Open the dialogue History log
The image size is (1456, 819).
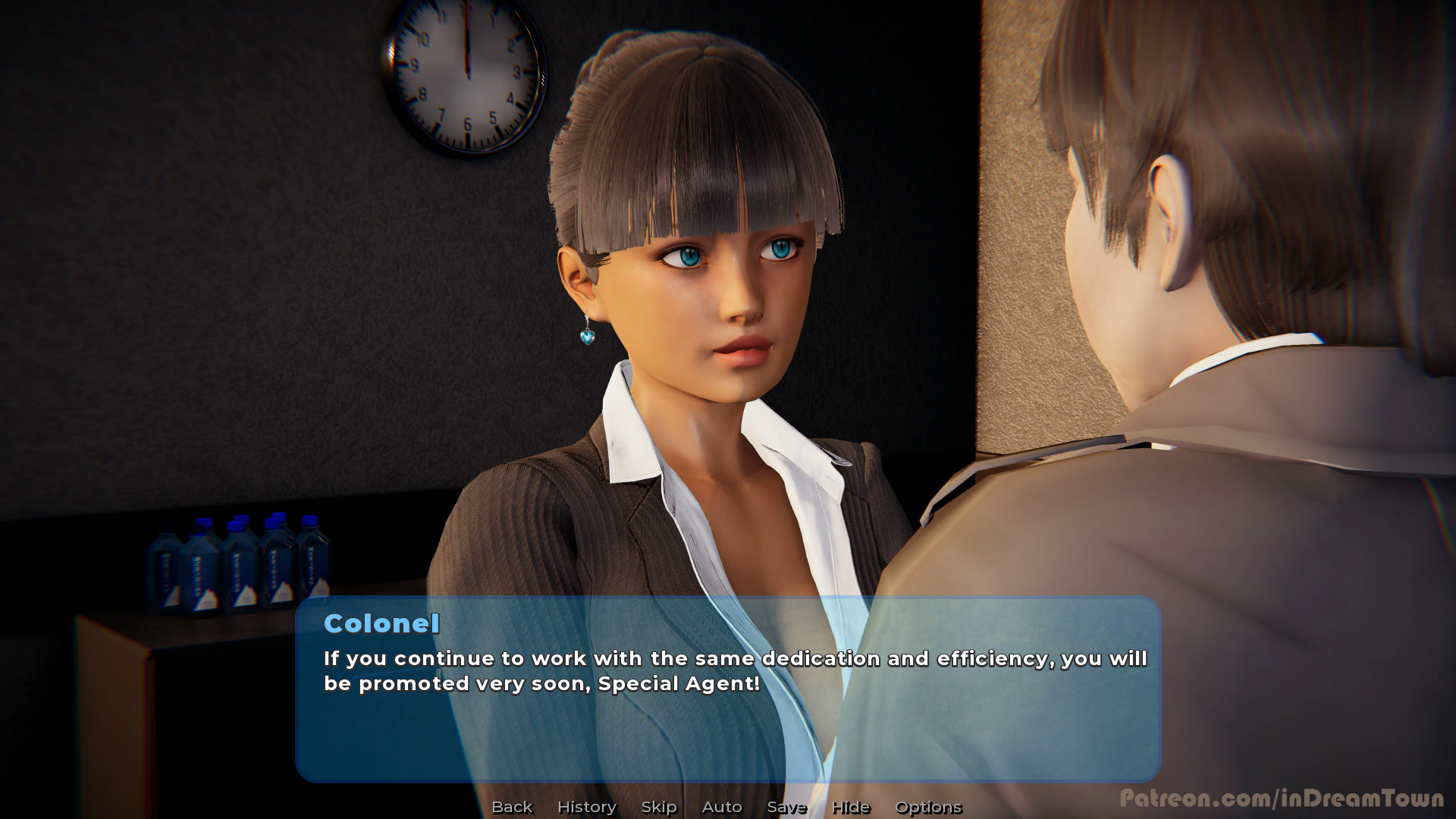click(587, 808)
